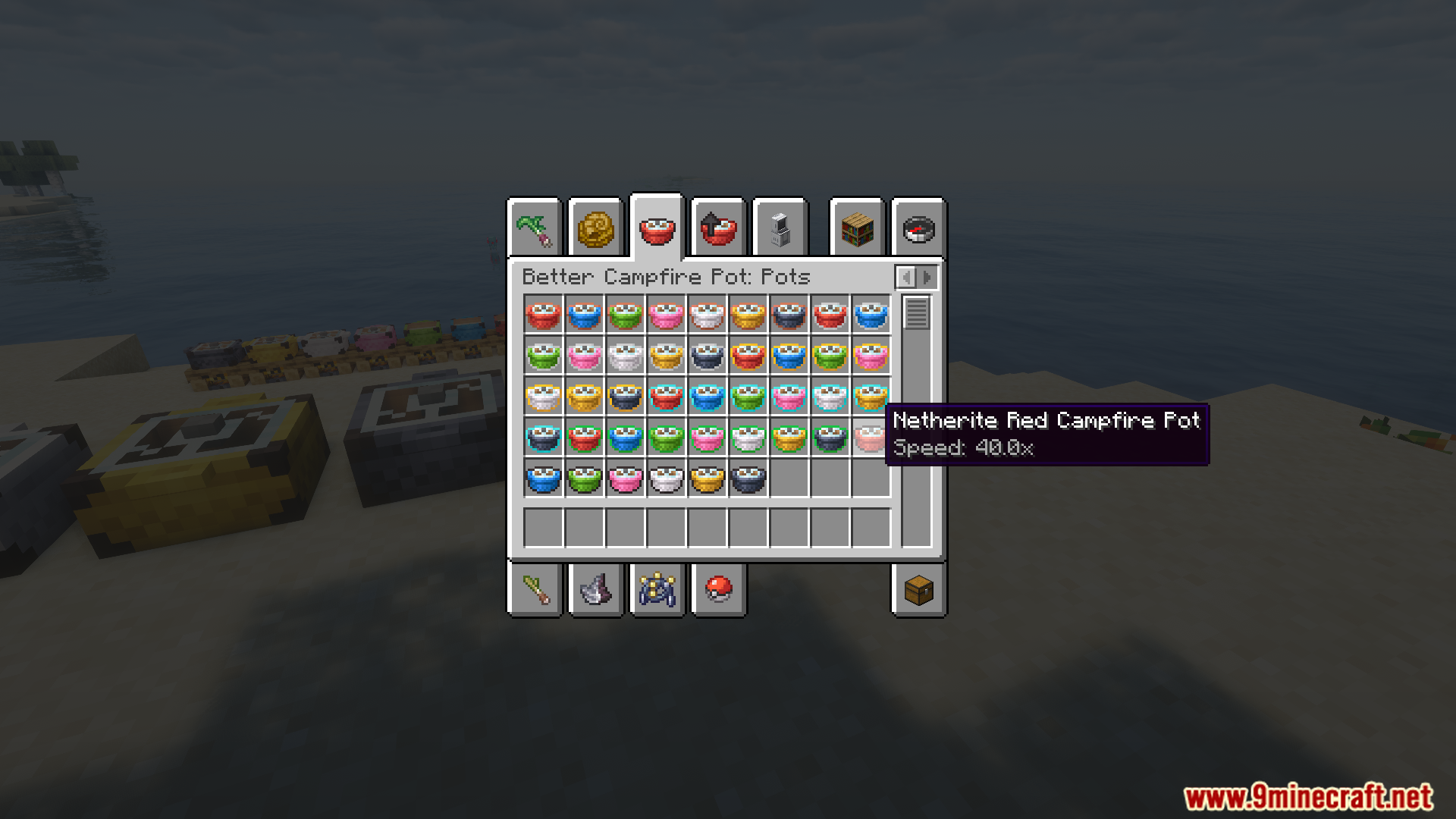Open the chest inventory tab
Viewport: 1456px width, 819px height.
pyautogui.click(x=918, y=591)
